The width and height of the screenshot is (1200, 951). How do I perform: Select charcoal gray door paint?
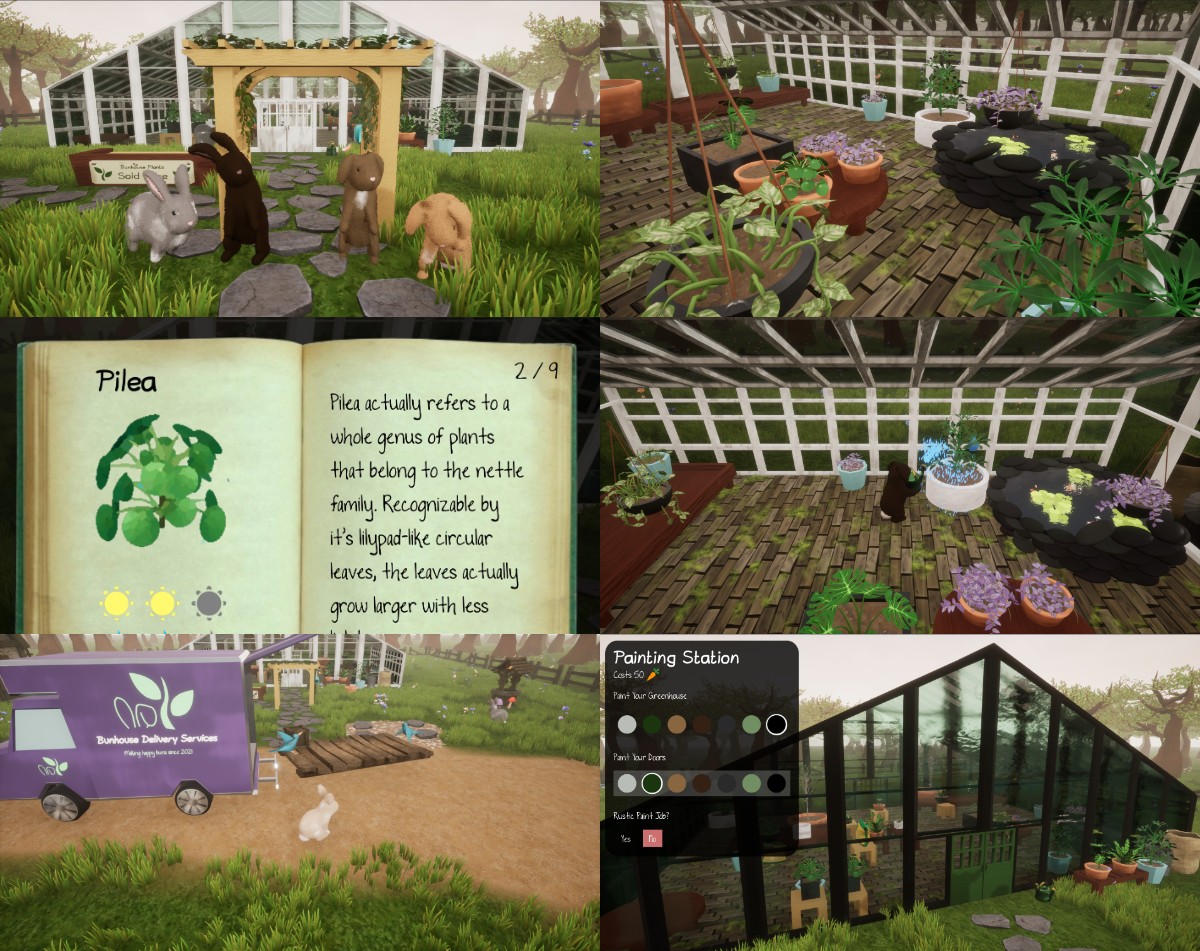click(x=727, y=783)
